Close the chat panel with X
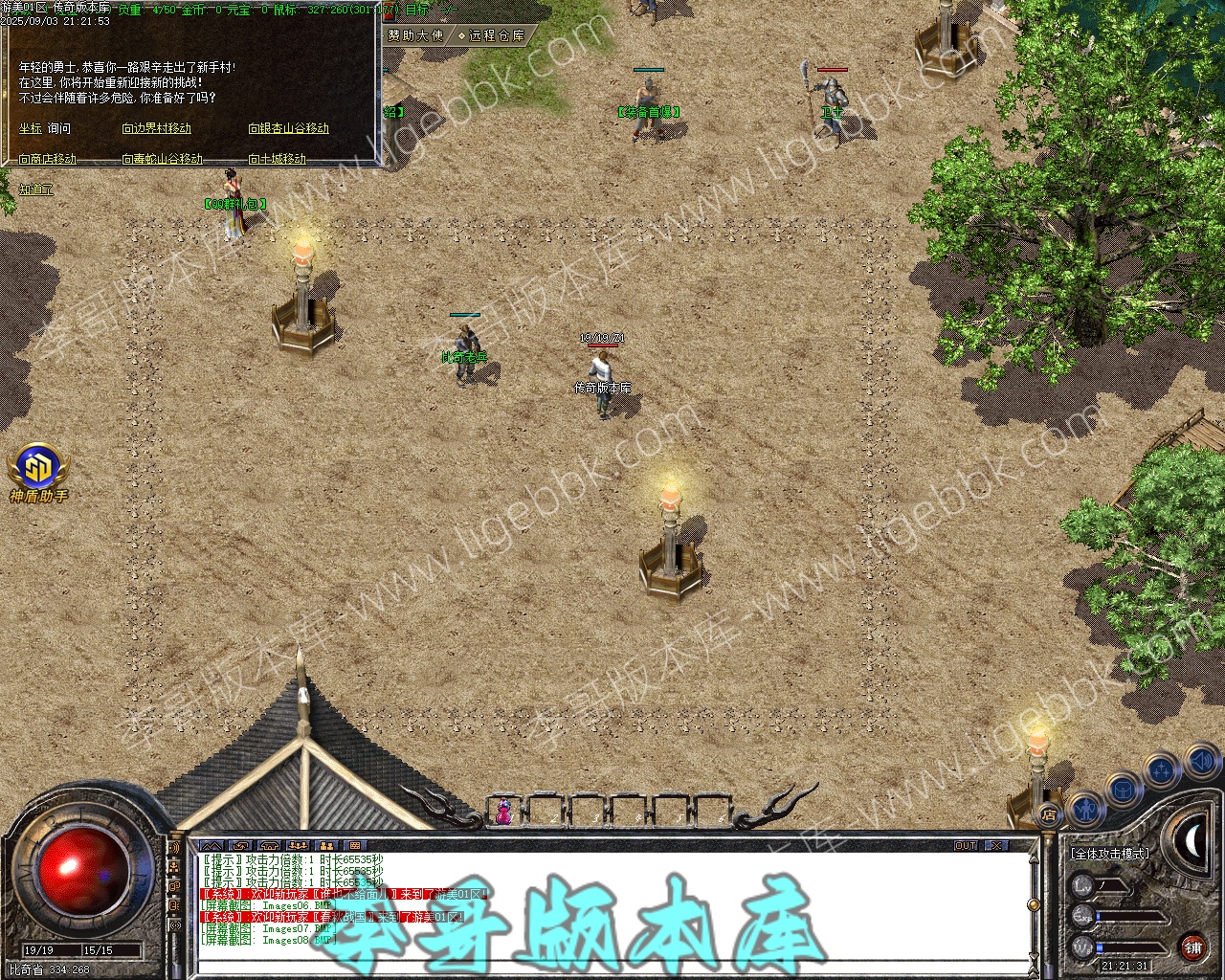This screenshot has width=1225, height=980. click(997, 846)
